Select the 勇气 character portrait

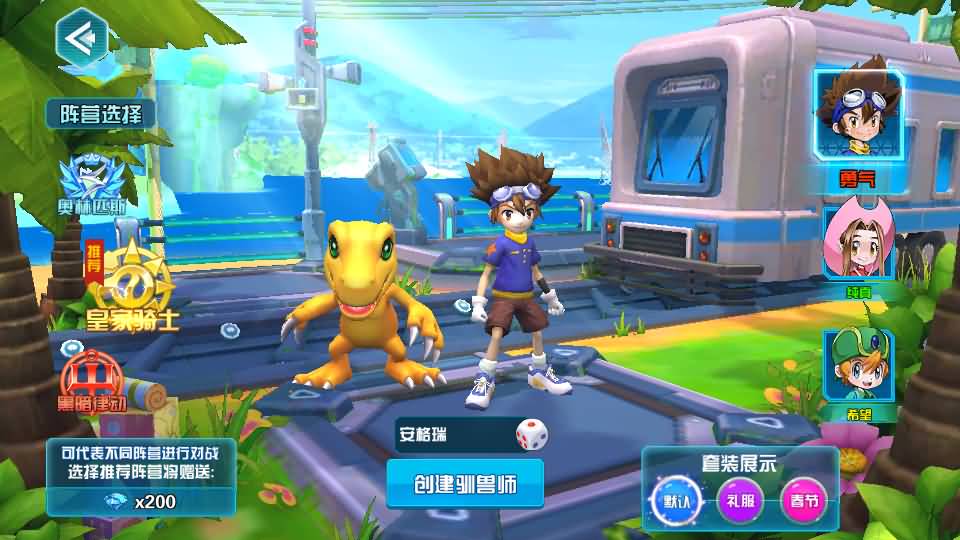858,115
